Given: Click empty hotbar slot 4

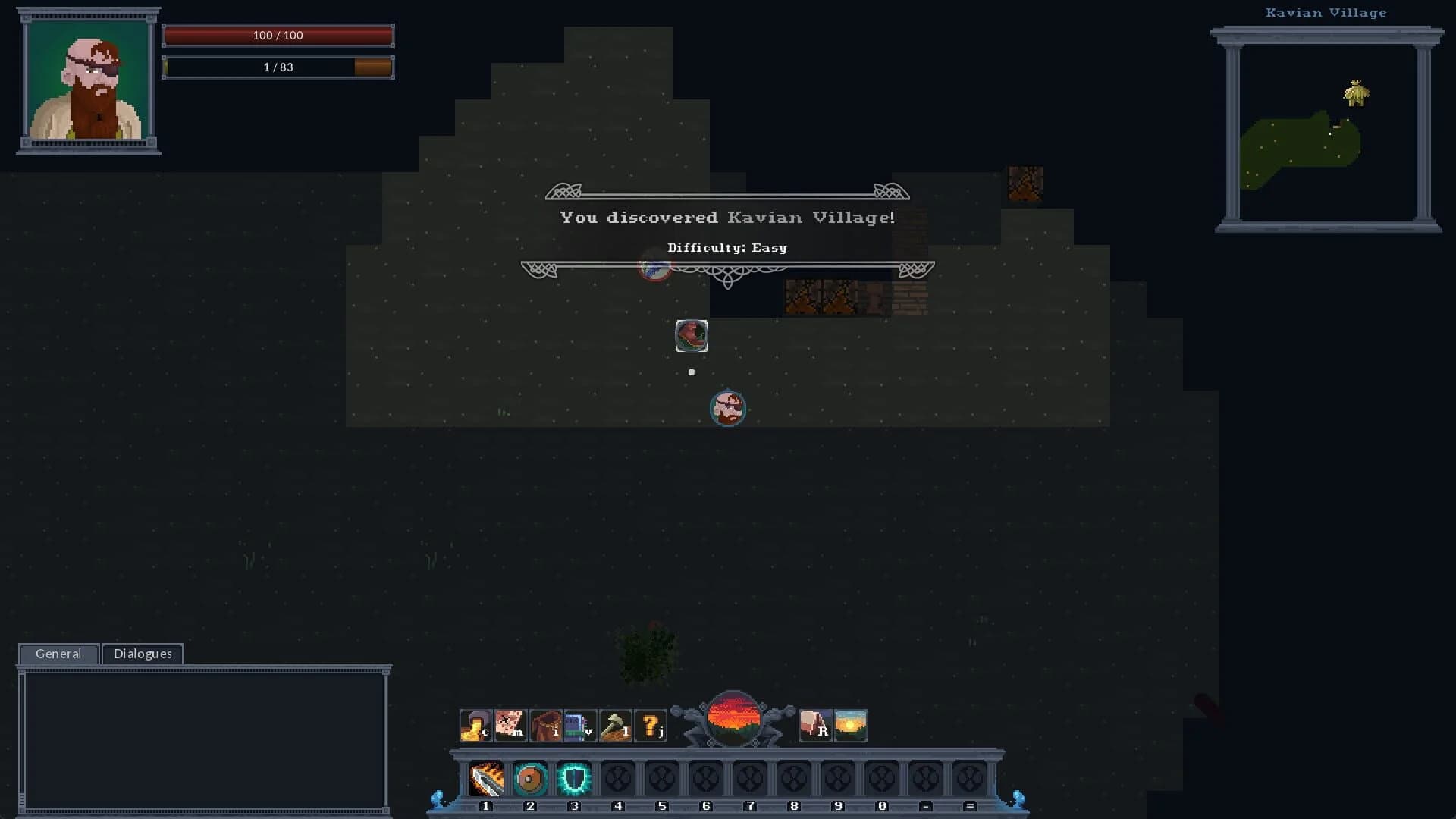Looking at the screenshot, I should 618,777.
